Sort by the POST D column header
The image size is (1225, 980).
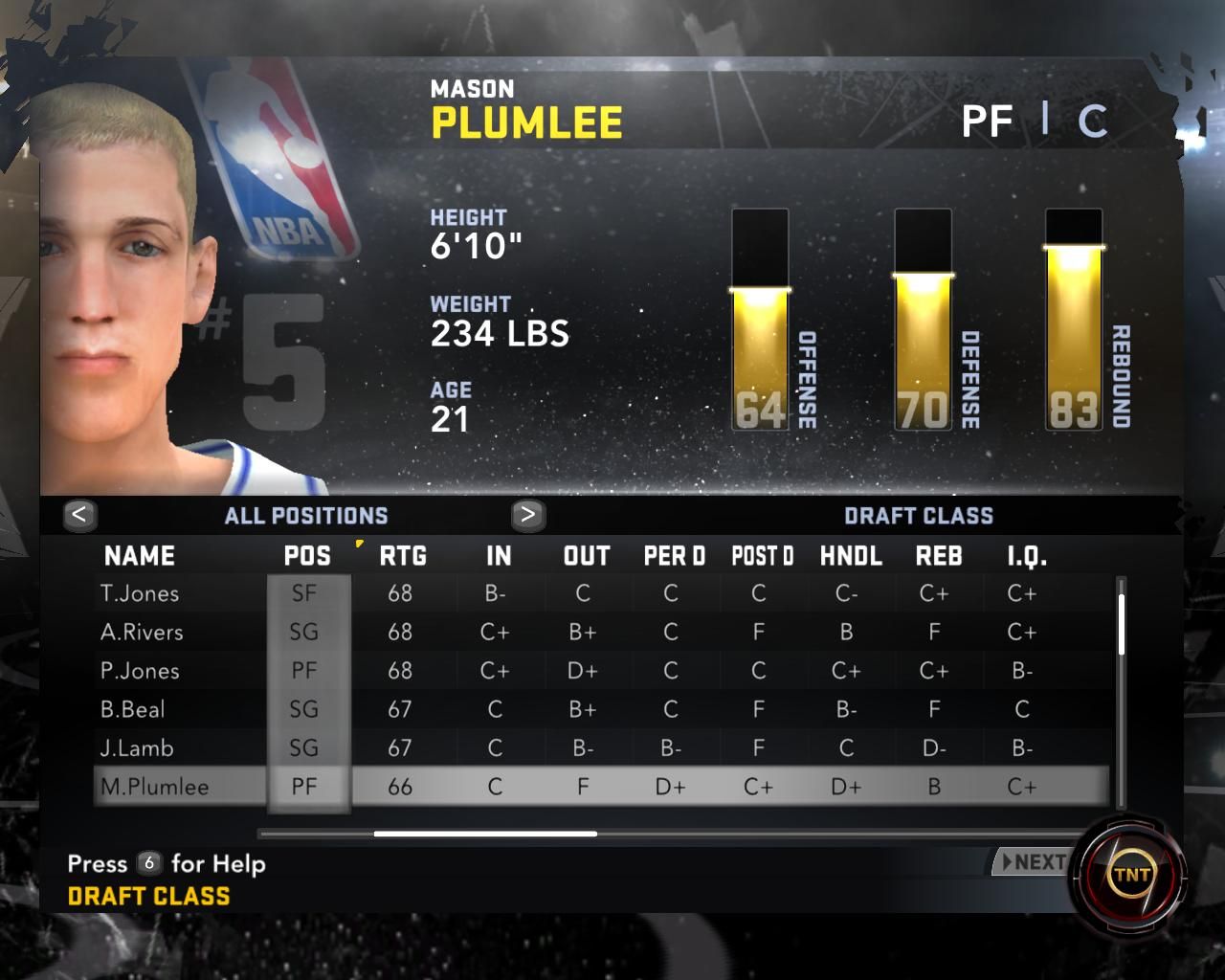click(763, 556)
